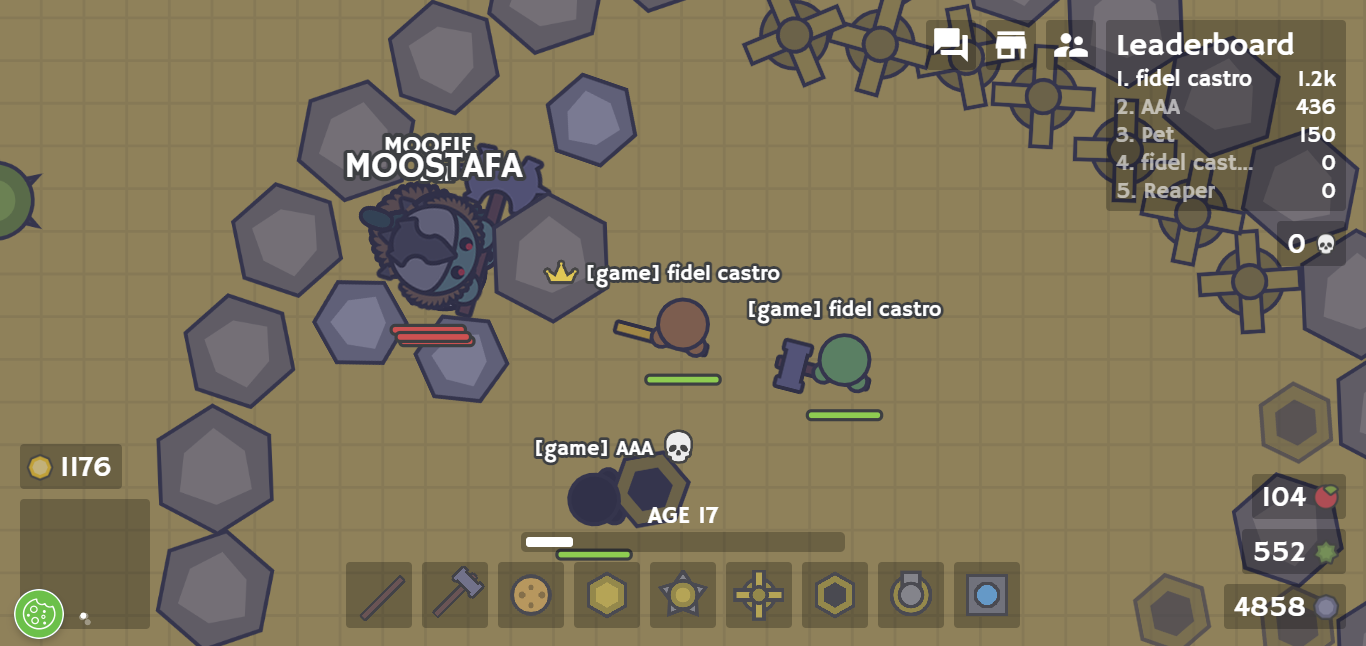Open the tribe members menu
The width and height of the screenshot is (1366, 646).
1070,45
